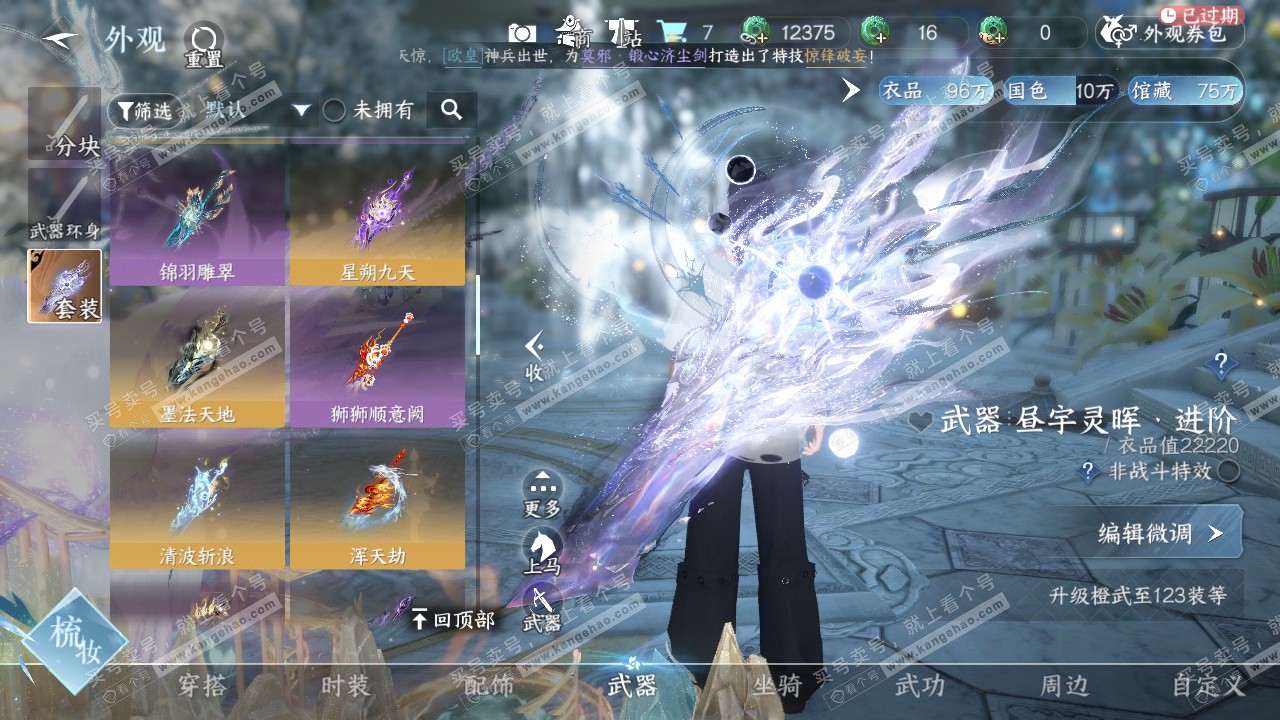This screenshot has height=720, width=1280.
Task: Toggle the 非战斗特效 option
Action: tap(1228, 471)
